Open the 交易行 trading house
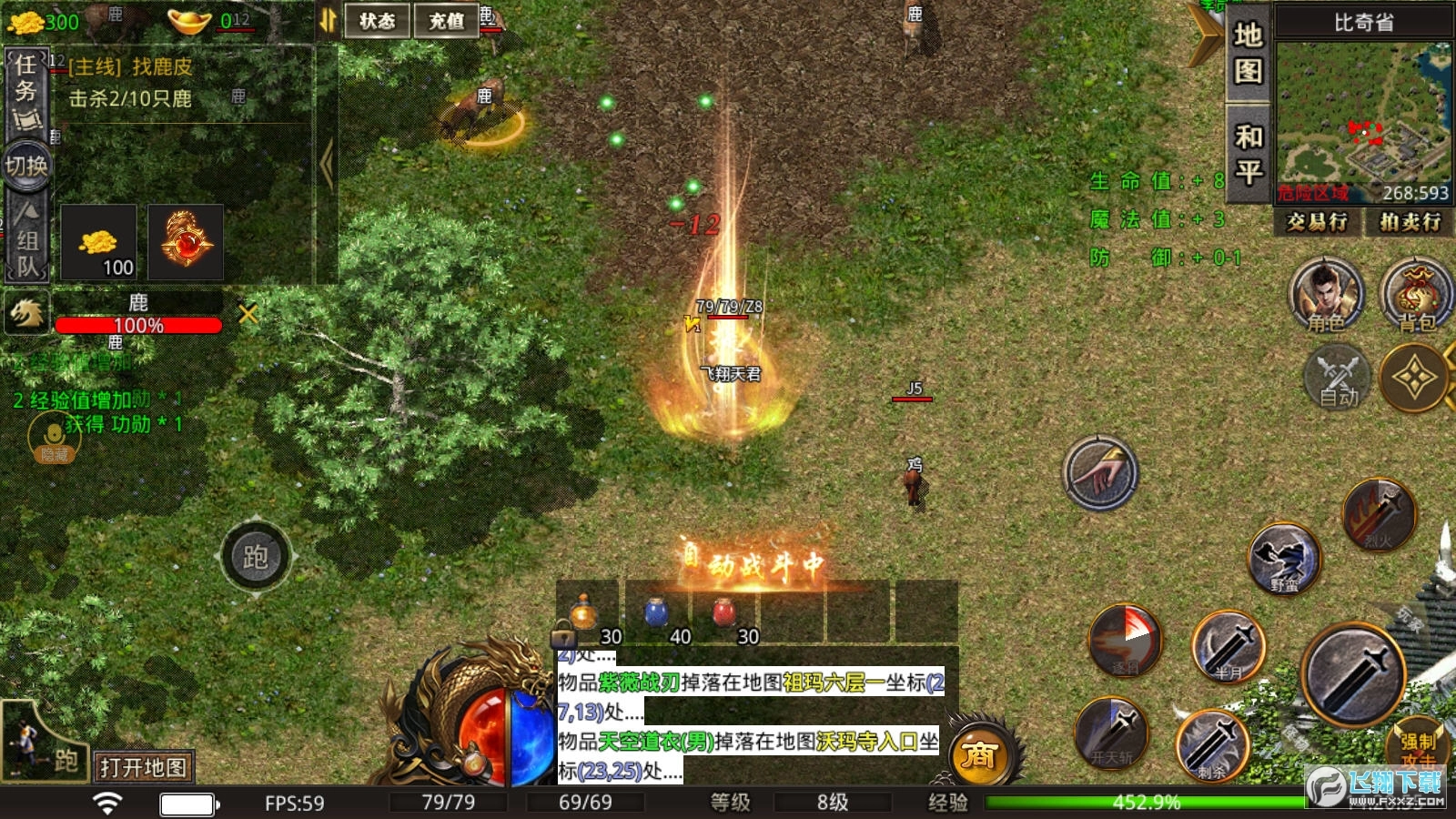Screen dimensions: 1456x819 pos(1317,221)
